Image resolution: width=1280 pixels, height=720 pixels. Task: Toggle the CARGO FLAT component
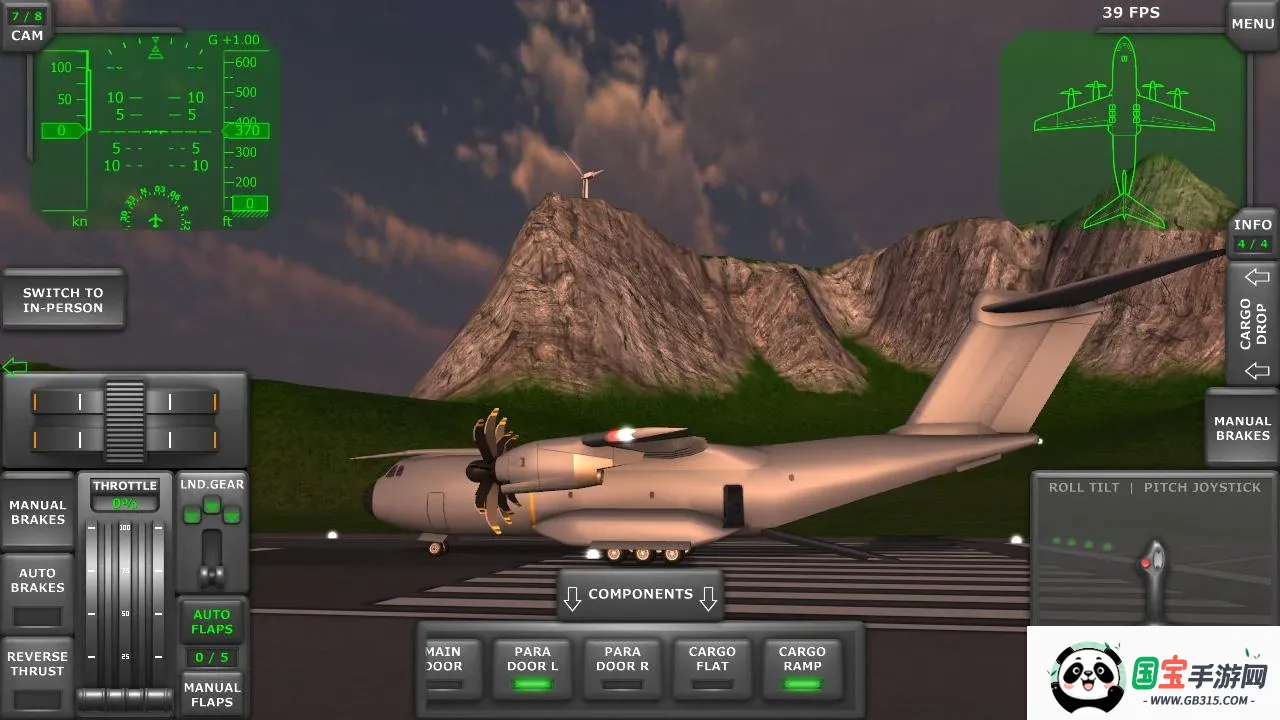click(x=712, y=668)
